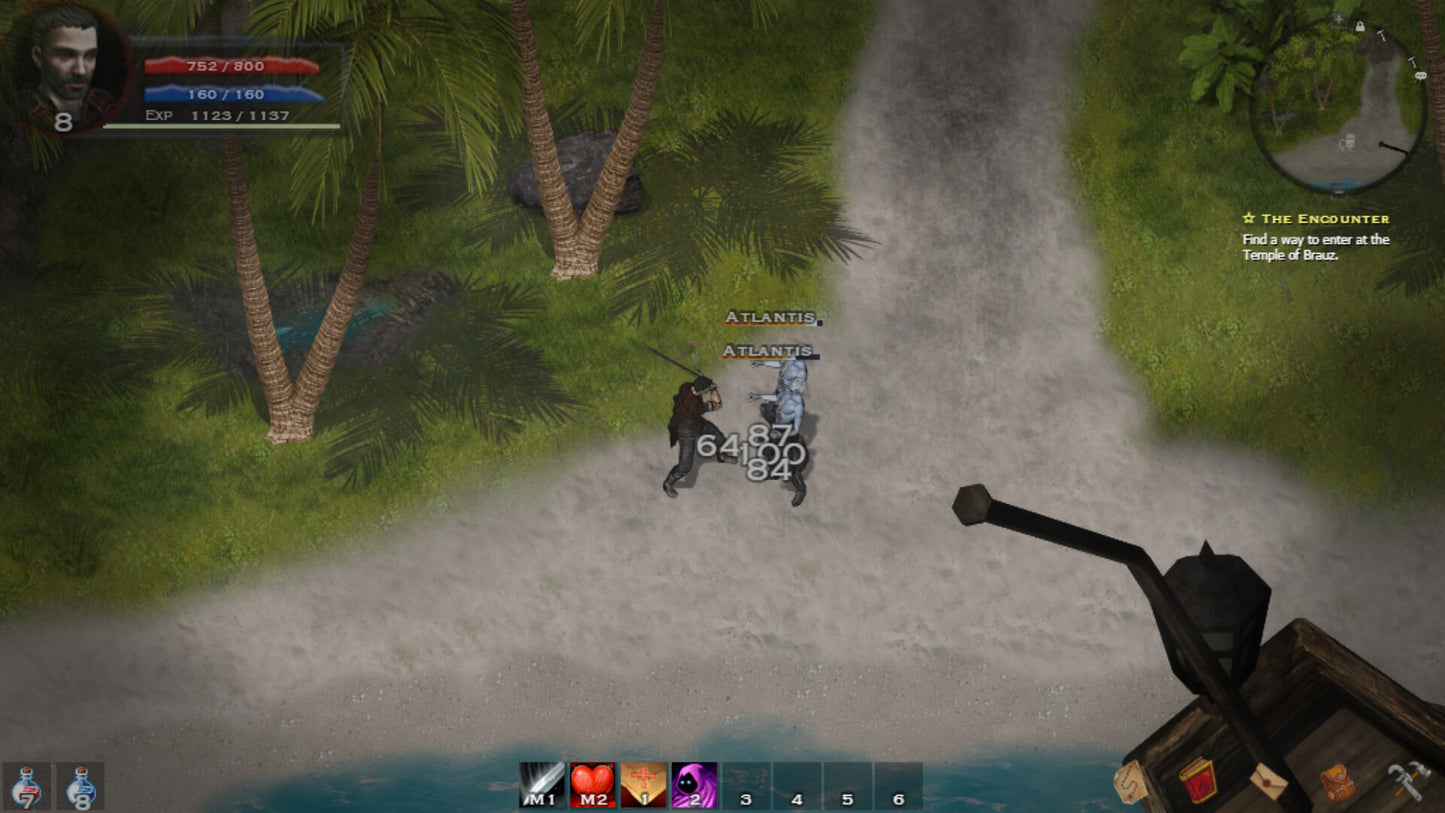Screen dimensions: 1445x813
Task: Use the red heart M2 skill
Action: point(593,785)
